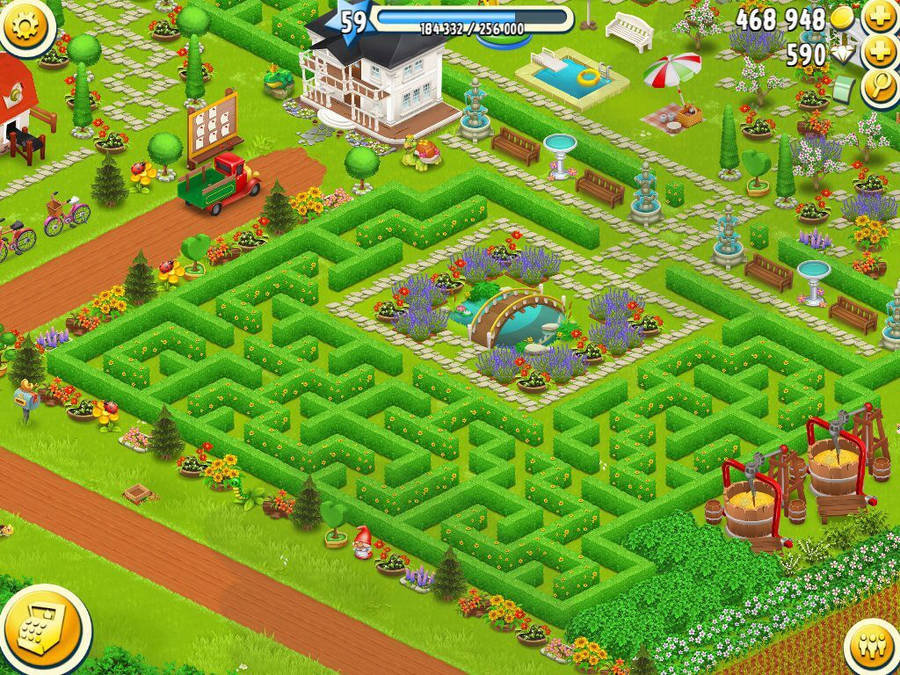This screenshot has width=900, height=675.
Task: Add more coins with the plus button
Action: coord(879,16)
